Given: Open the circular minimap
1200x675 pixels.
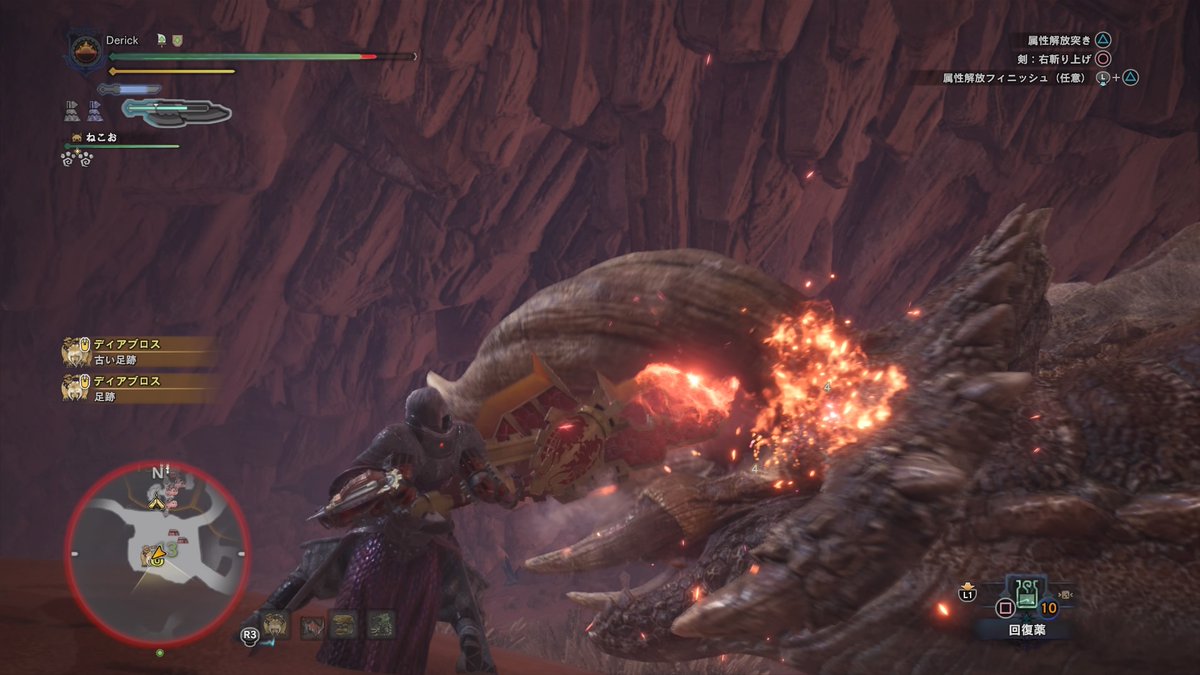Looking at the screenshot, I should pyautogui.click(x=157, y=553).
